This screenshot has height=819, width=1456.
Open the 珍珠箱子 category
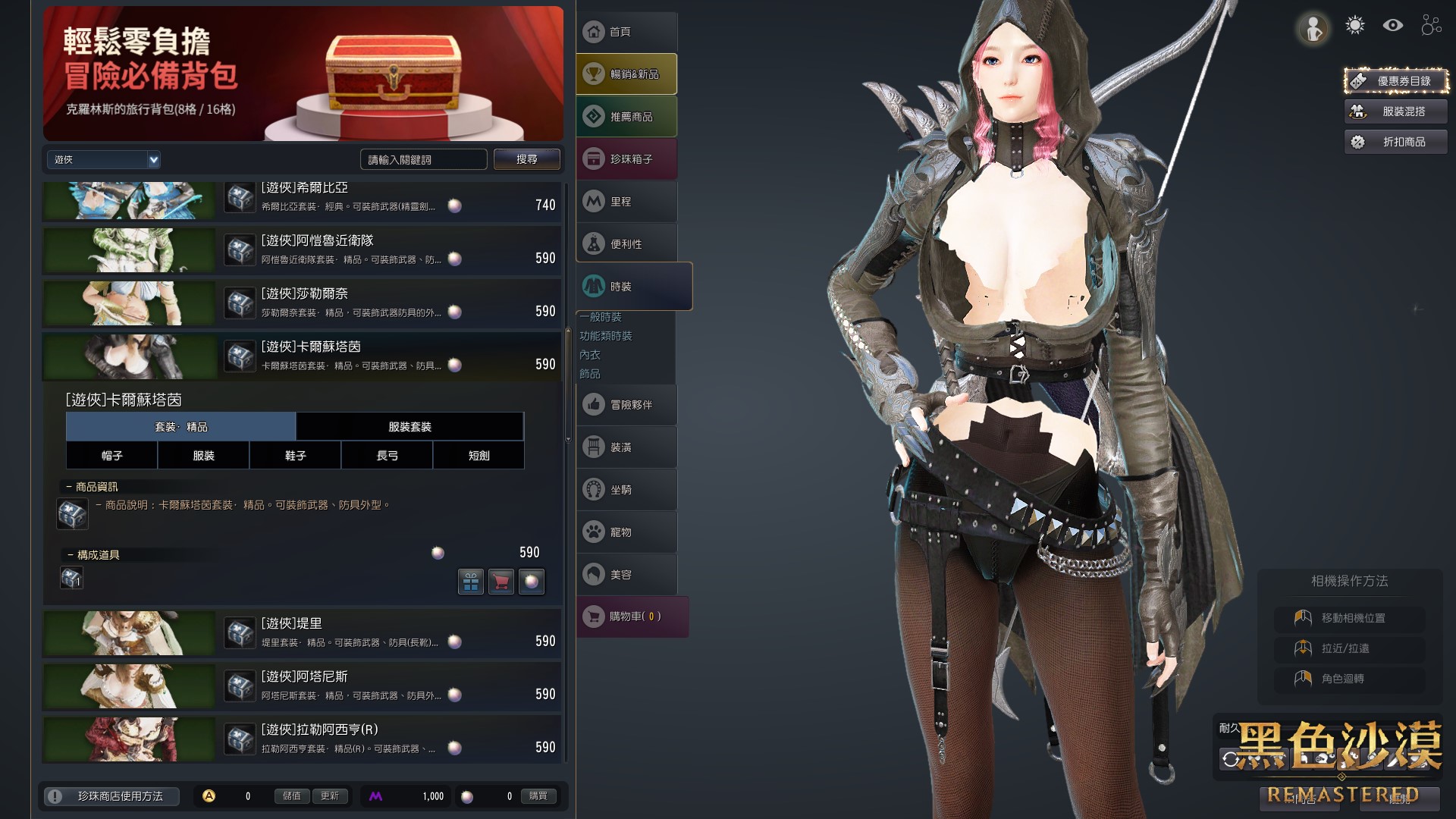(626, 159)
